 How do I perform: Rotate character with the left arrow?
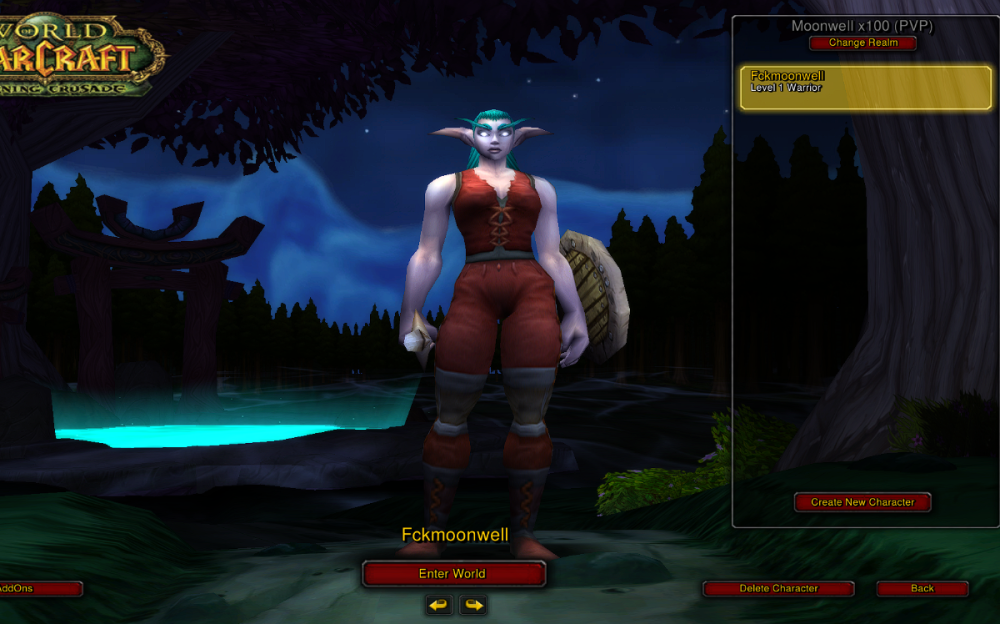tap(438, 605)
